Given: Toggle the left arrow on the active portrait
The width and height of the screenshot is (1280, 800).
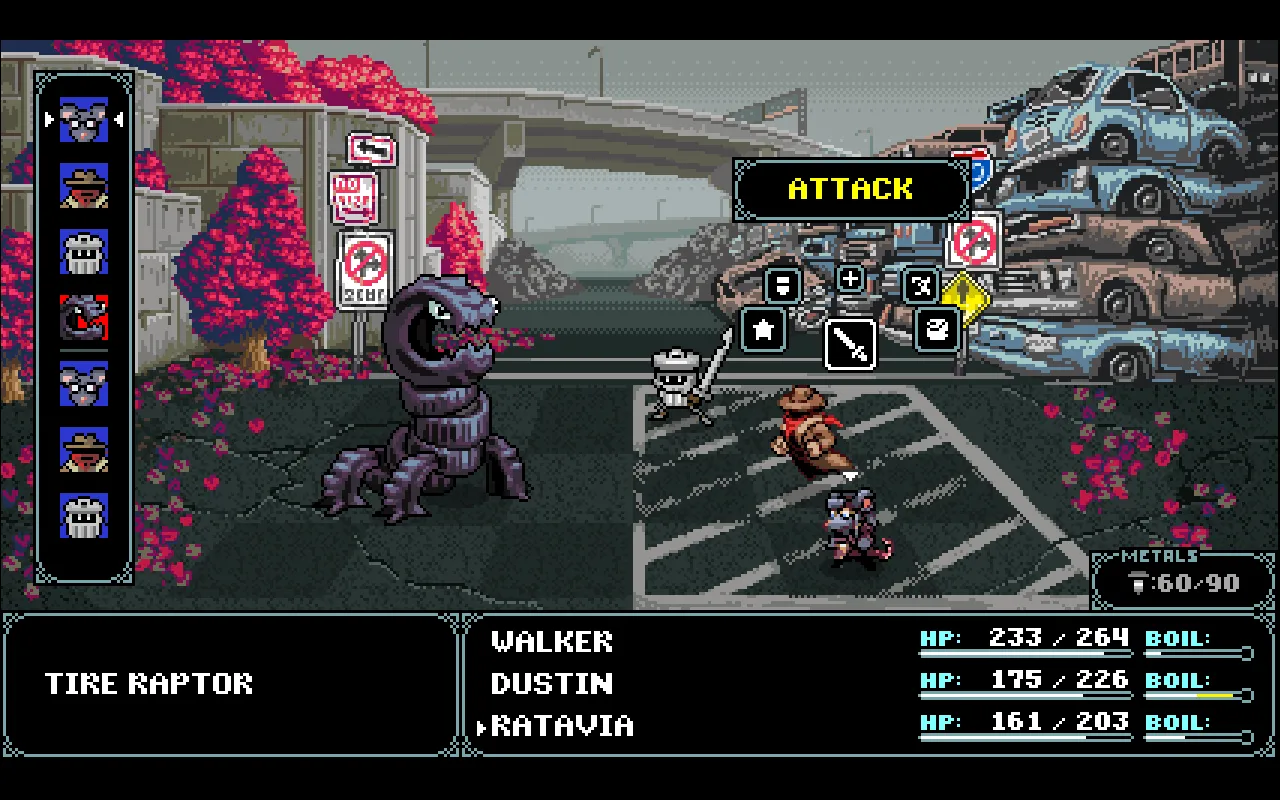Looking at the screenshot, I should point(50,118).
